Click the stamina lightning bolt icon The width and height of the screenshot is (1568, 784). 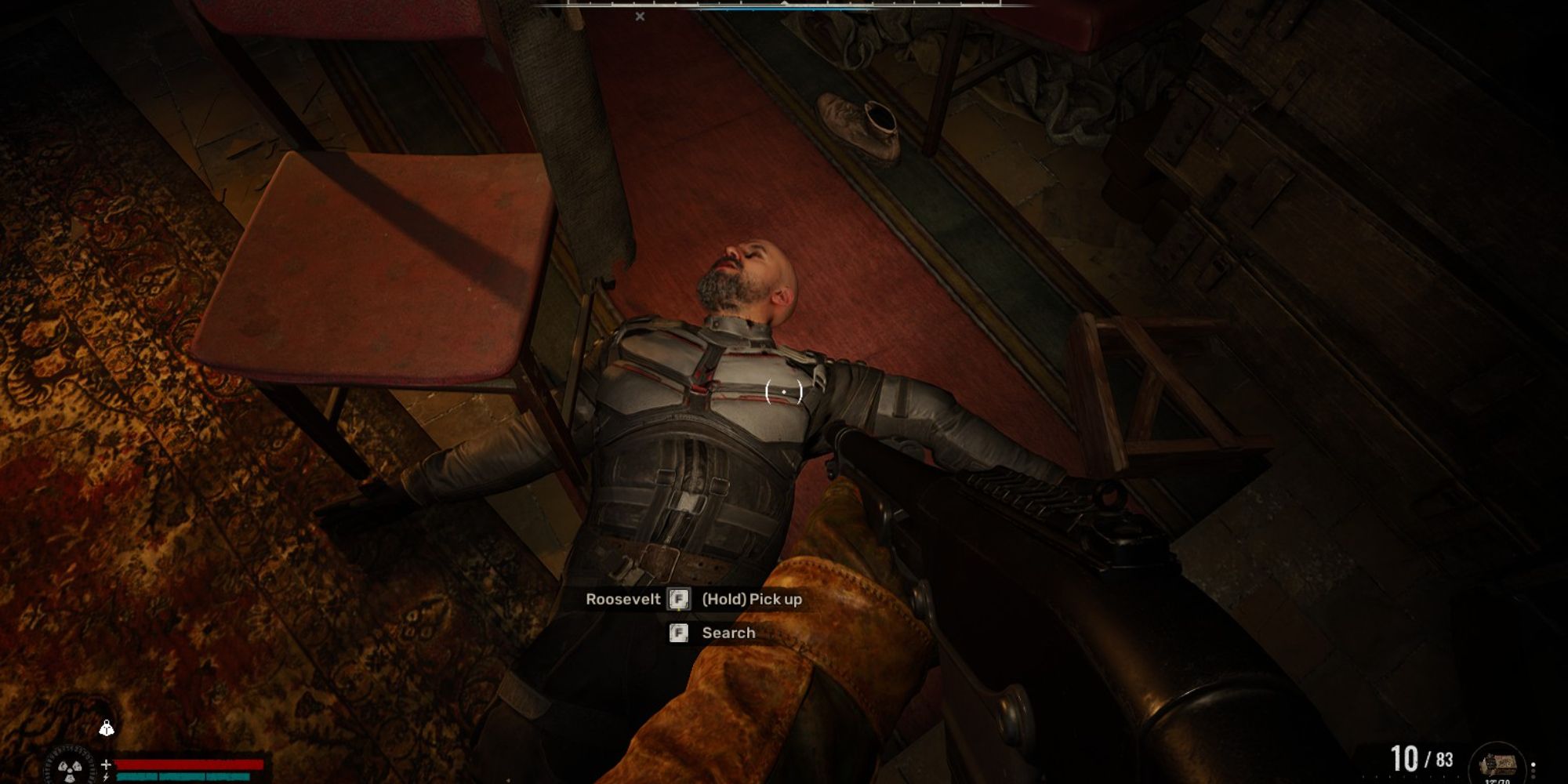point(107,777)
